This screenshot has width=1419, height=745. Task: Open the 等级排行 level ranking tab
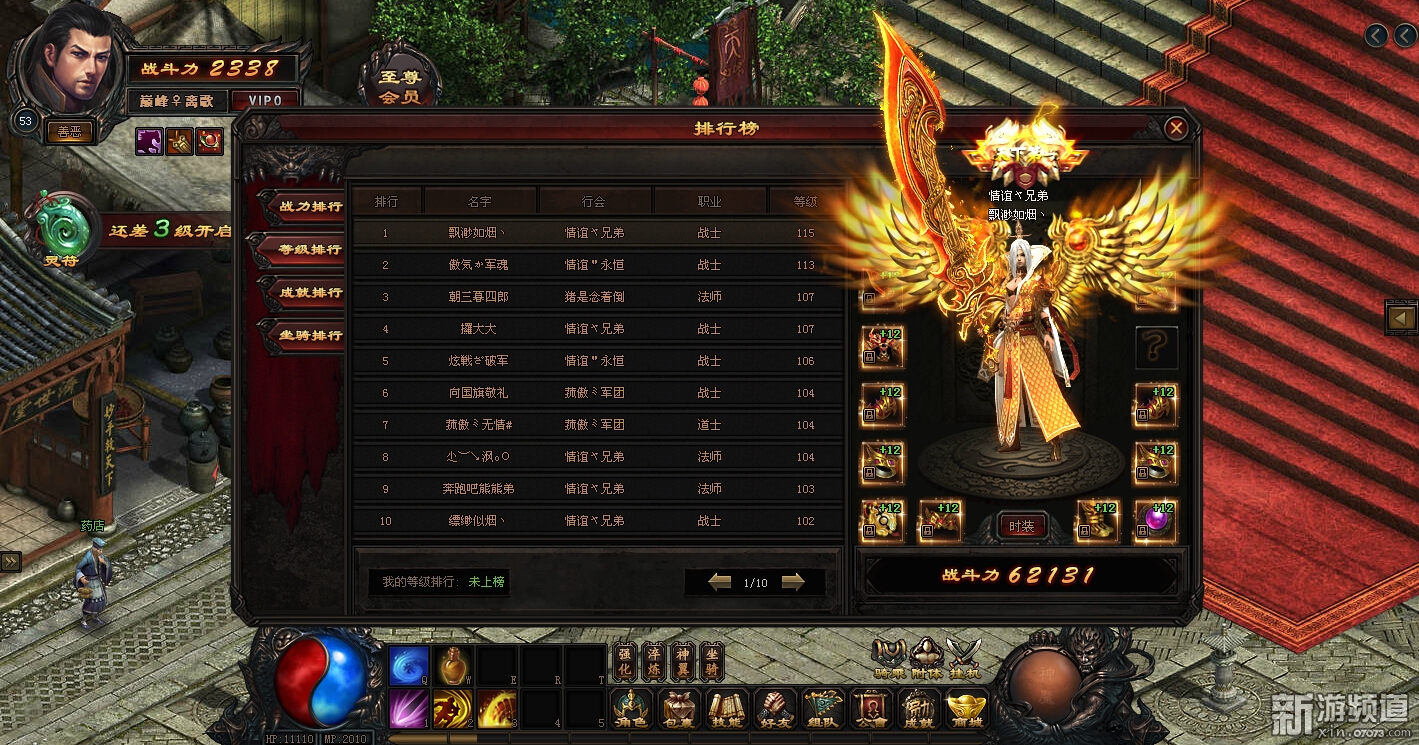coord(304,250)
